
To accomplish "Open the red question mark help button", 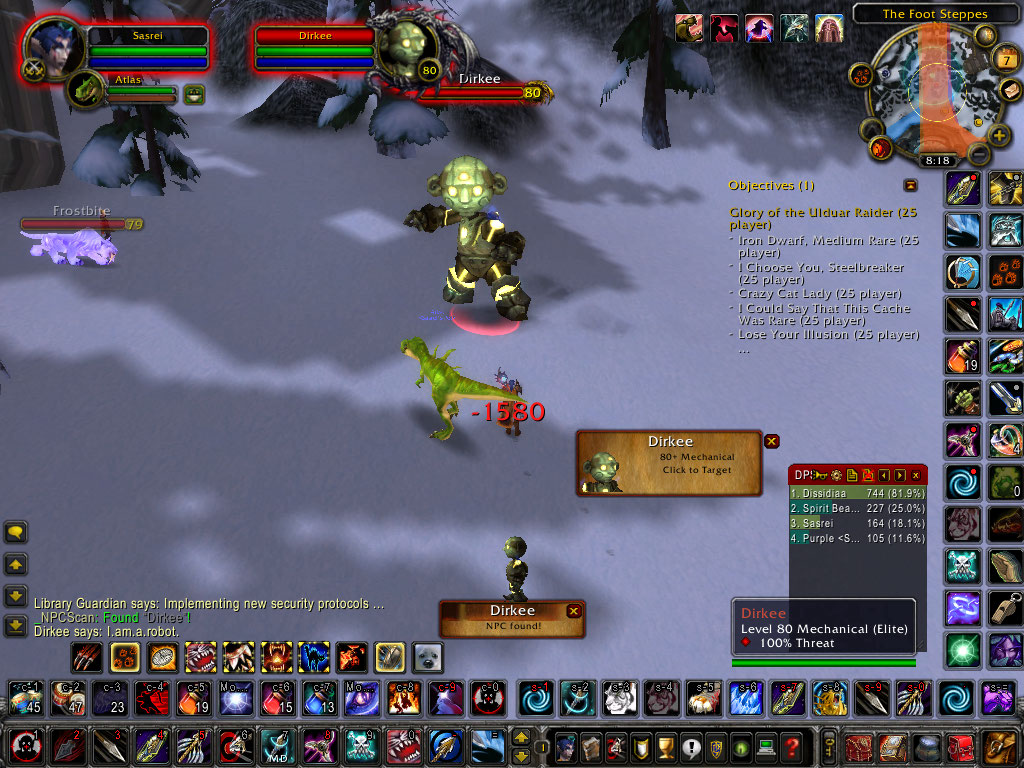I will pyautogui.click(x=791, y=747).
